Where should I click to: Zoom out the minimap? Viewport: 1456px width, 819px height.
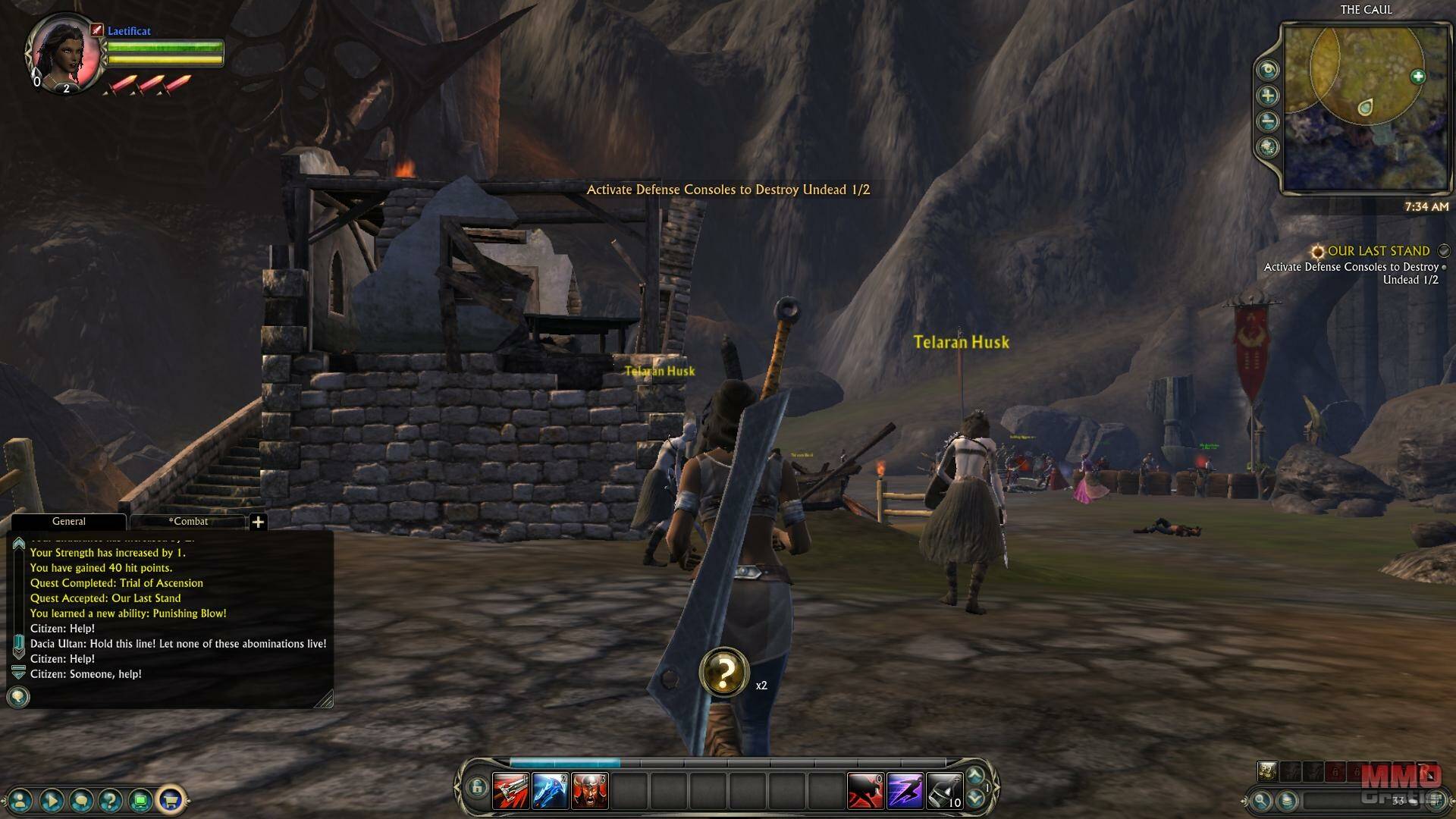[x=1268, y=121]
